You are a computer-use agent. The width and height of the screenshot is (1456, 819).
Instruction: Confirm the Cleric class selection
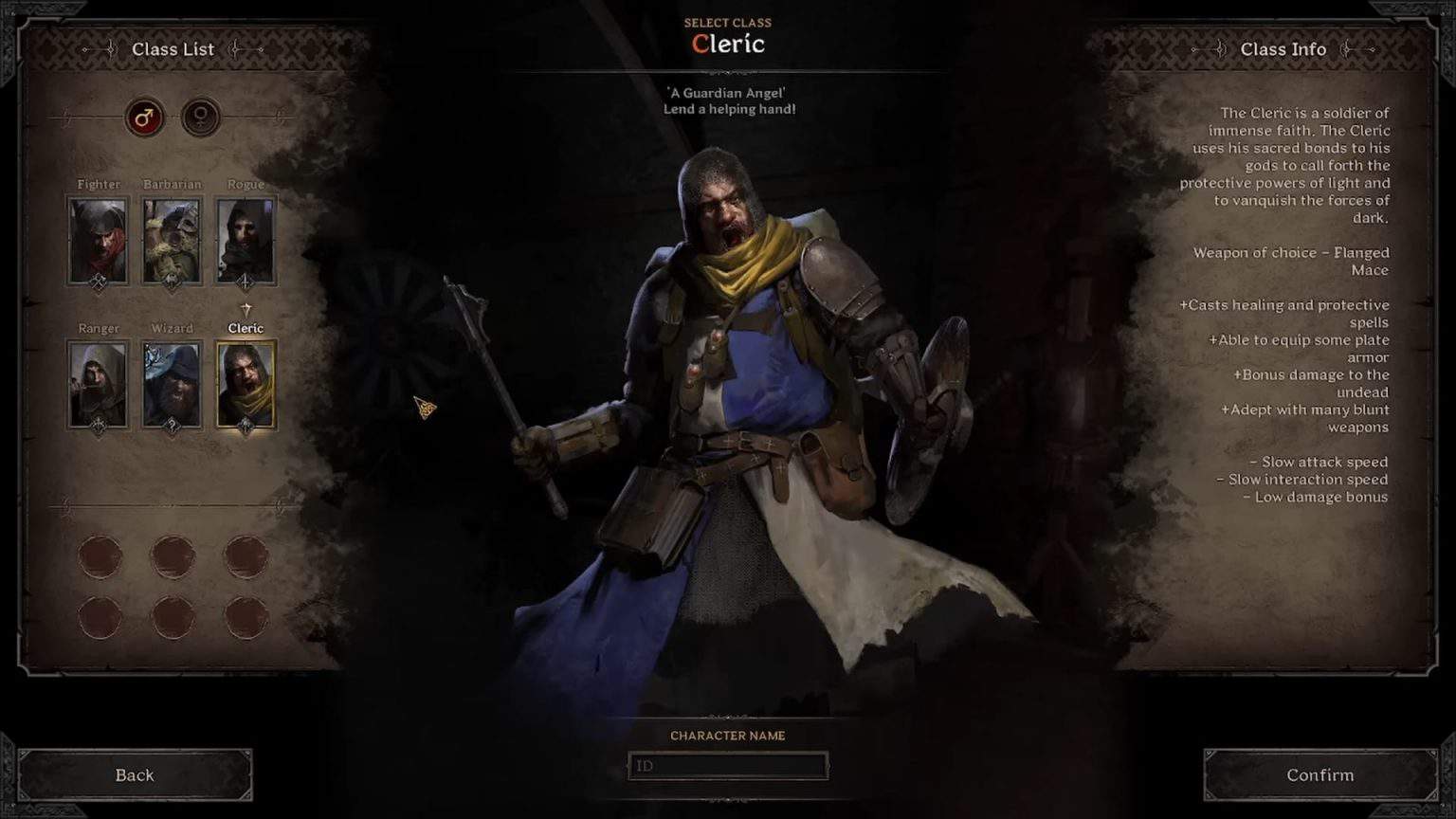pyautogui.click(x=1319, y=774)
